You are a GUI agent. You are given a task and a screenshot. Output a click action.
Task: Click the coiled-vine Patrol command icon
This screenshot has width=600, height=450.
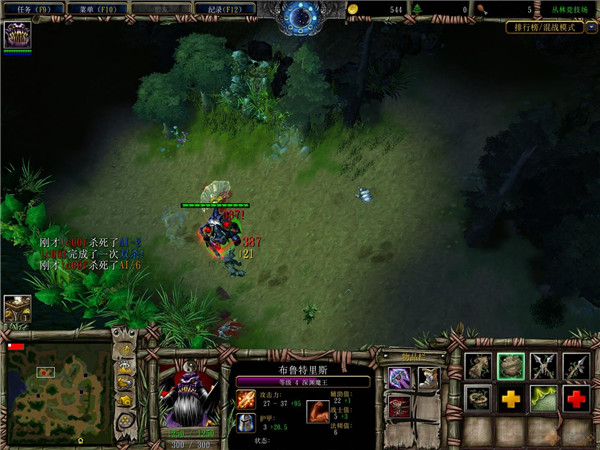tap(478, 399)
